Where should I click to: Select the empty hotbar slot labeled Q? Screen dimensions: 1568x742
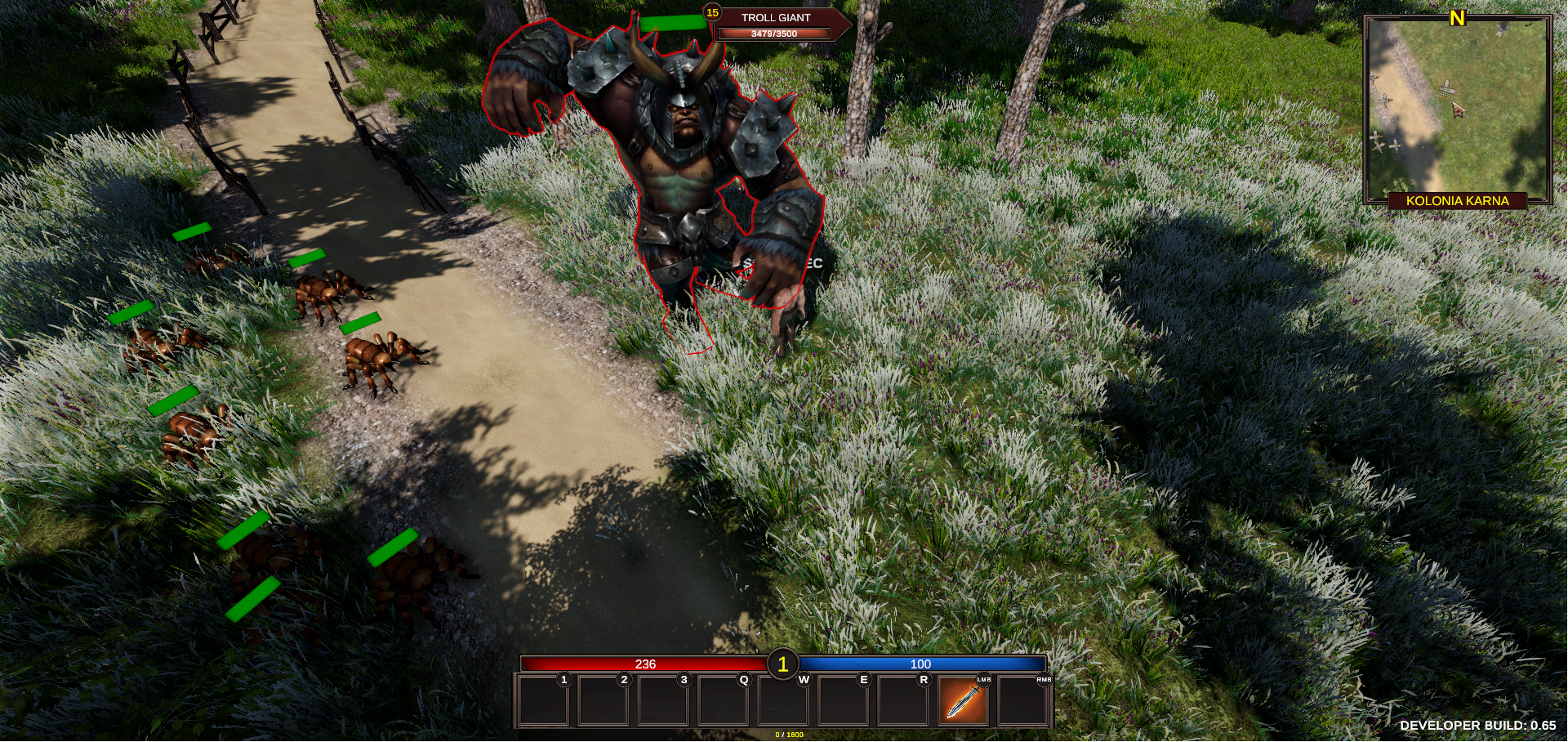(x=723, y=701)
